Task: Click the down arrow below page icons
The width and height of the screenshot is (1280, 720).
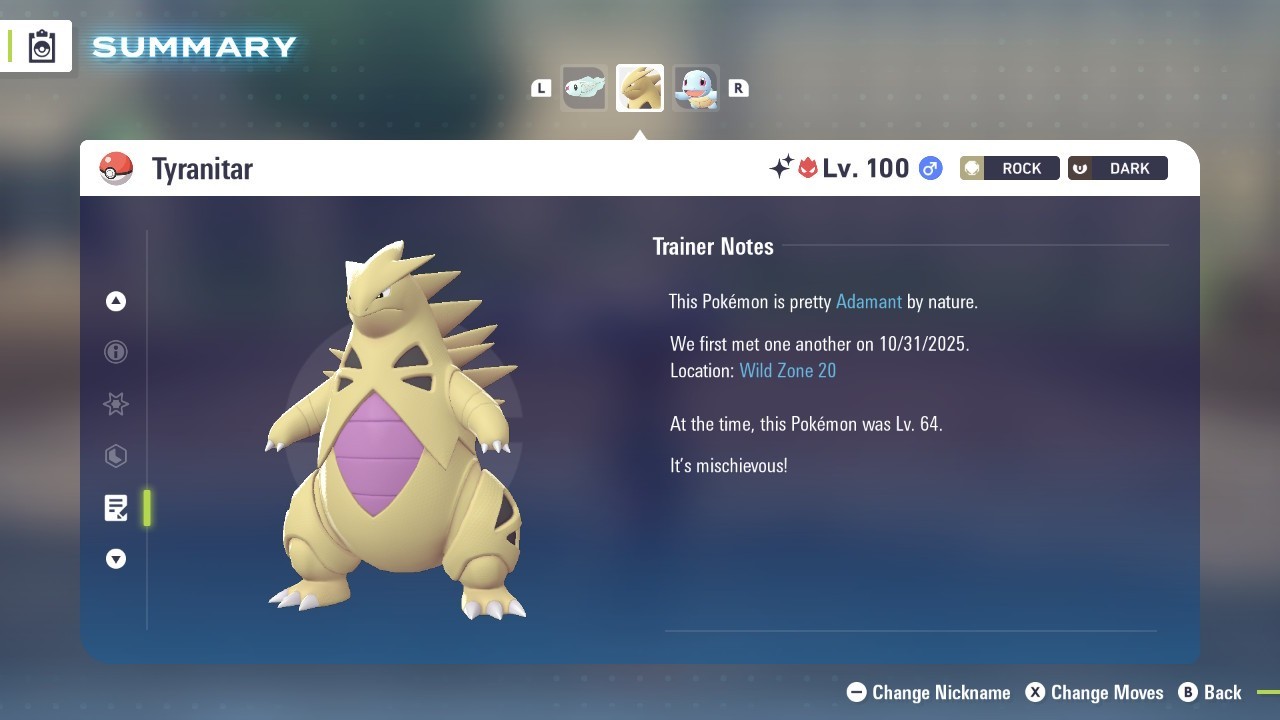Action: tap(116, 559)
